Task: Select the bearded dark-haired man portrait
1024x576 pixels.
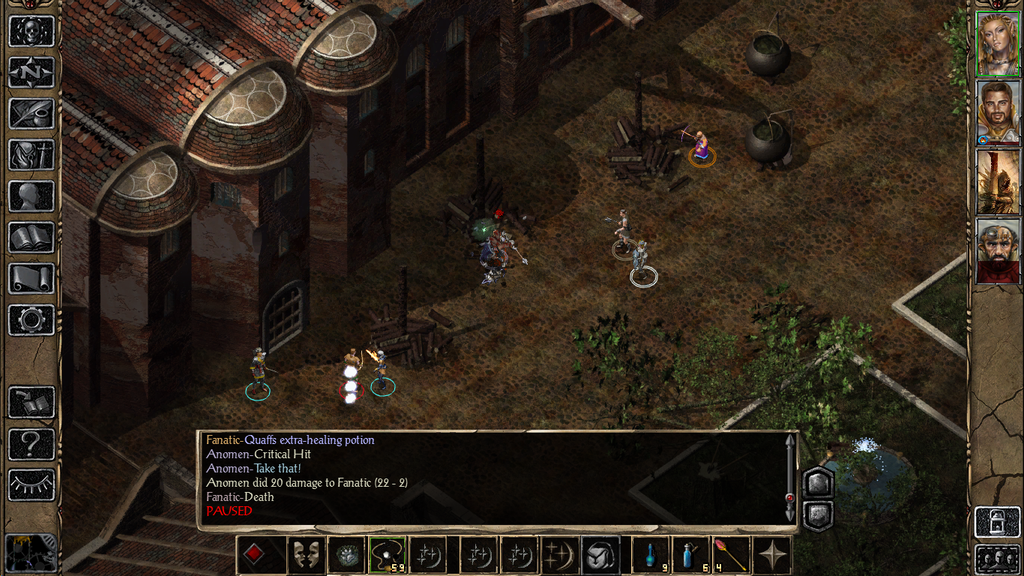Action: point(997,112)
